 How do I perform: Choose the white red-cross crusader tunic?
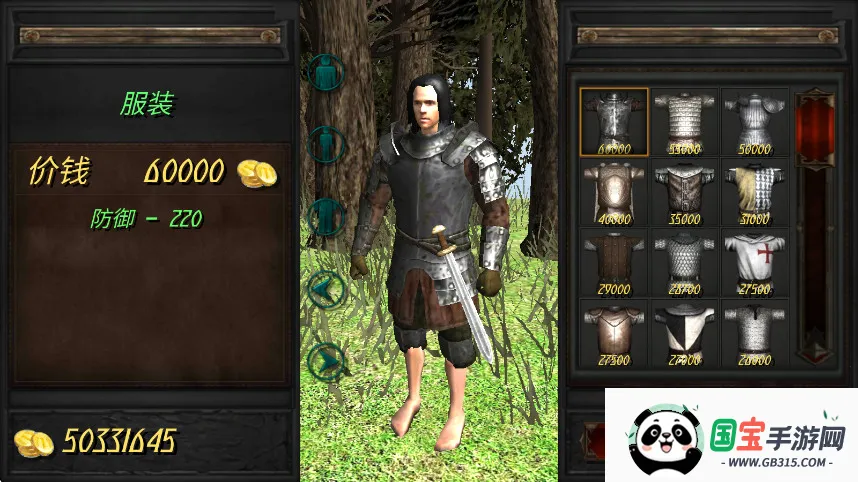(x=755, y=263)
